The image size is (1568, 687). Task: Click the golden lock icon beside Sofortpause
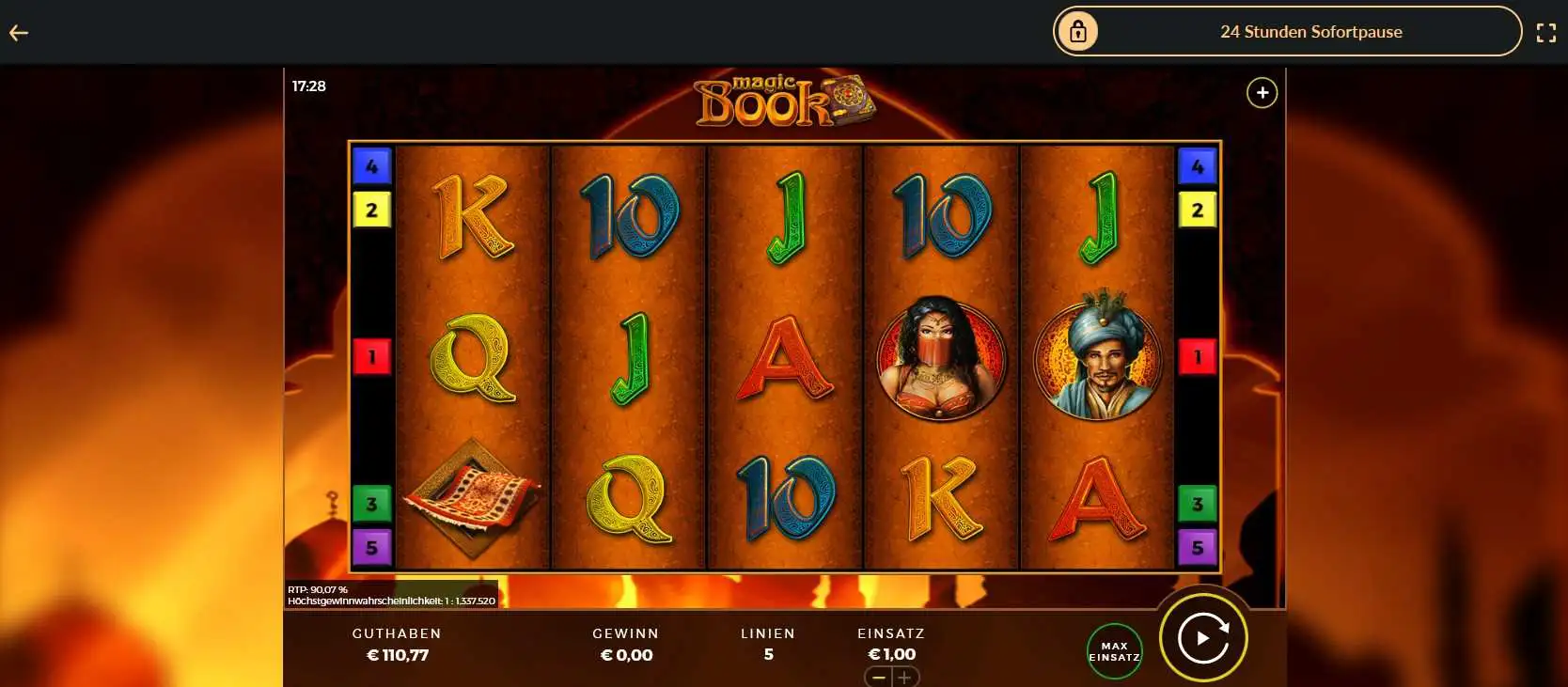(1077, 31)
